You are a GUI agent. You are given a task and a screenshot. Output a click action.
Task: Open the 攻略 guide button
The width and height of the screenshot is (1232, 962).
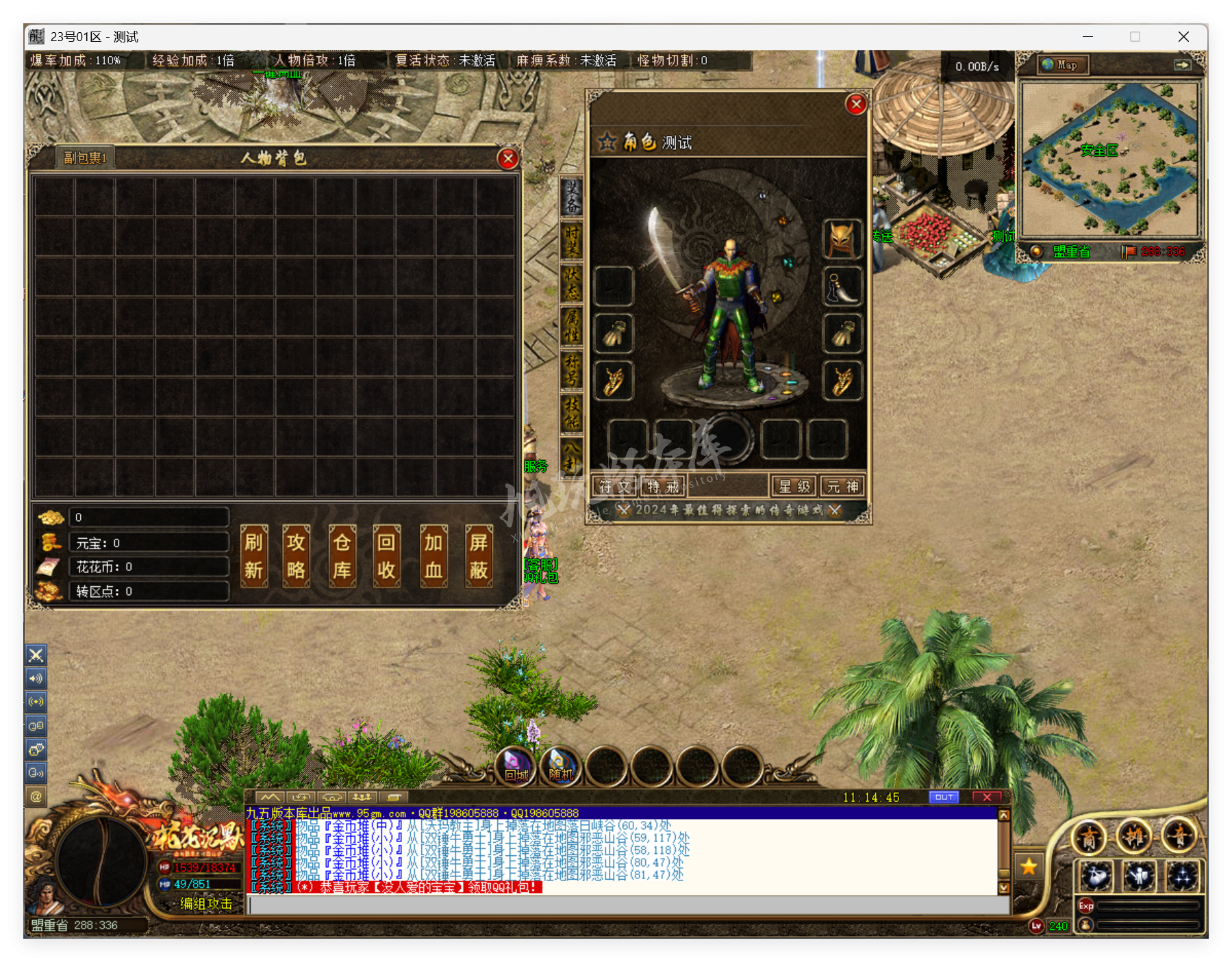[x=297, y=556]
